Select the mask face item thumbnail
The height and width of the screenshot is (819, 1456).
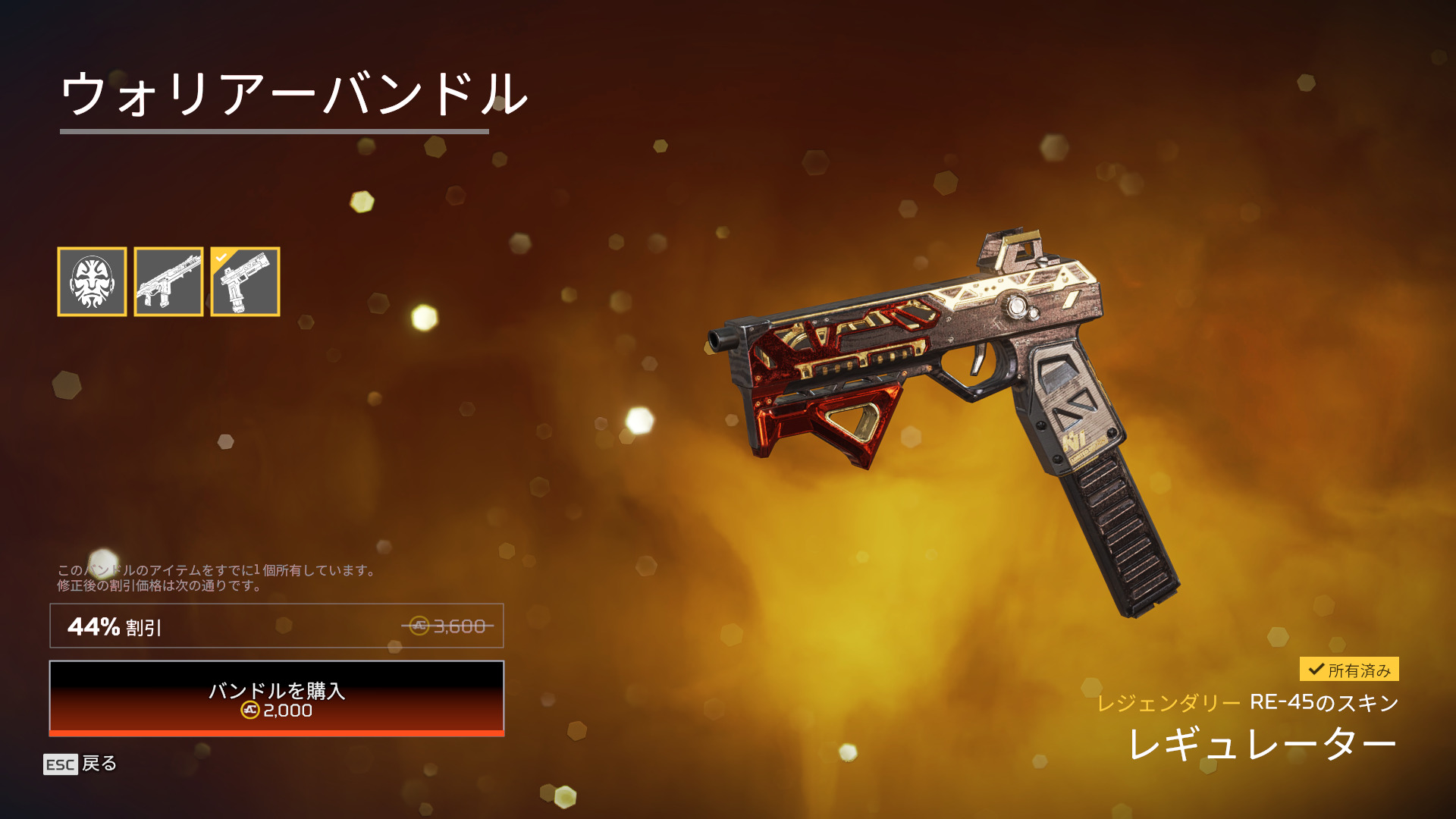tap(92, 281)
